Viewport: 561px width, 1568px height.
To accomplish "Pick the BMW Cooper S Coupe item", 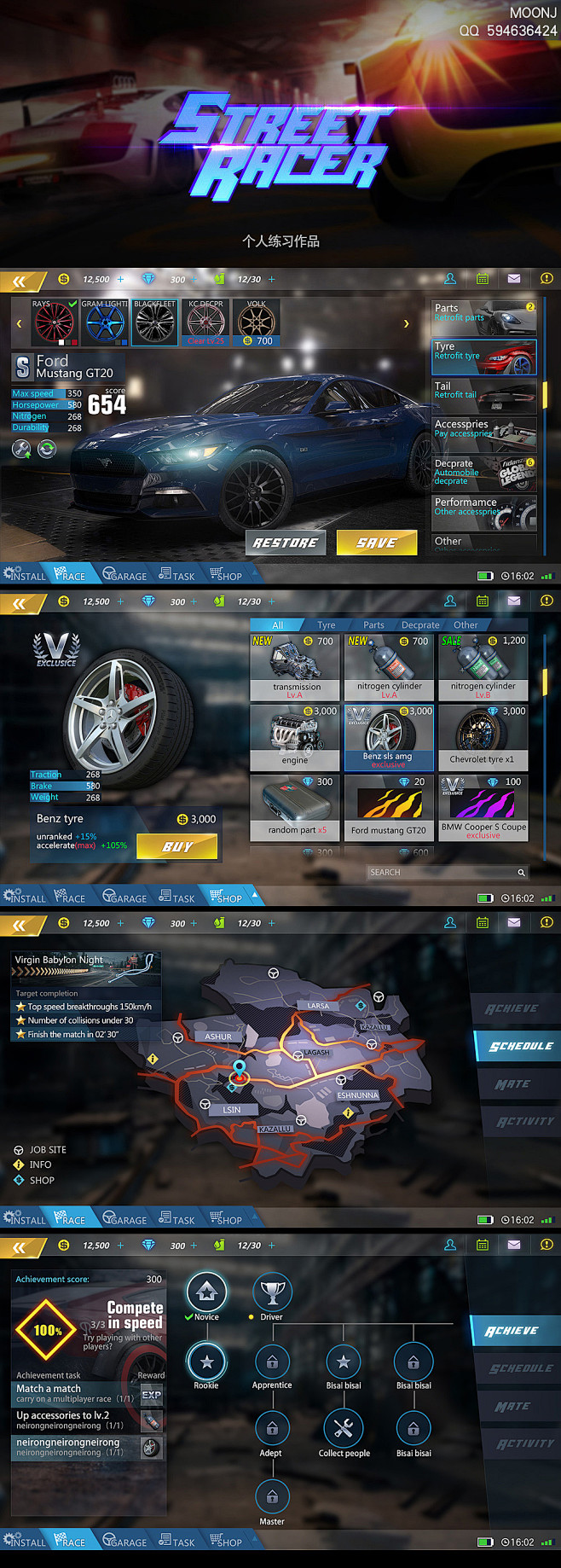I will 483,808.
